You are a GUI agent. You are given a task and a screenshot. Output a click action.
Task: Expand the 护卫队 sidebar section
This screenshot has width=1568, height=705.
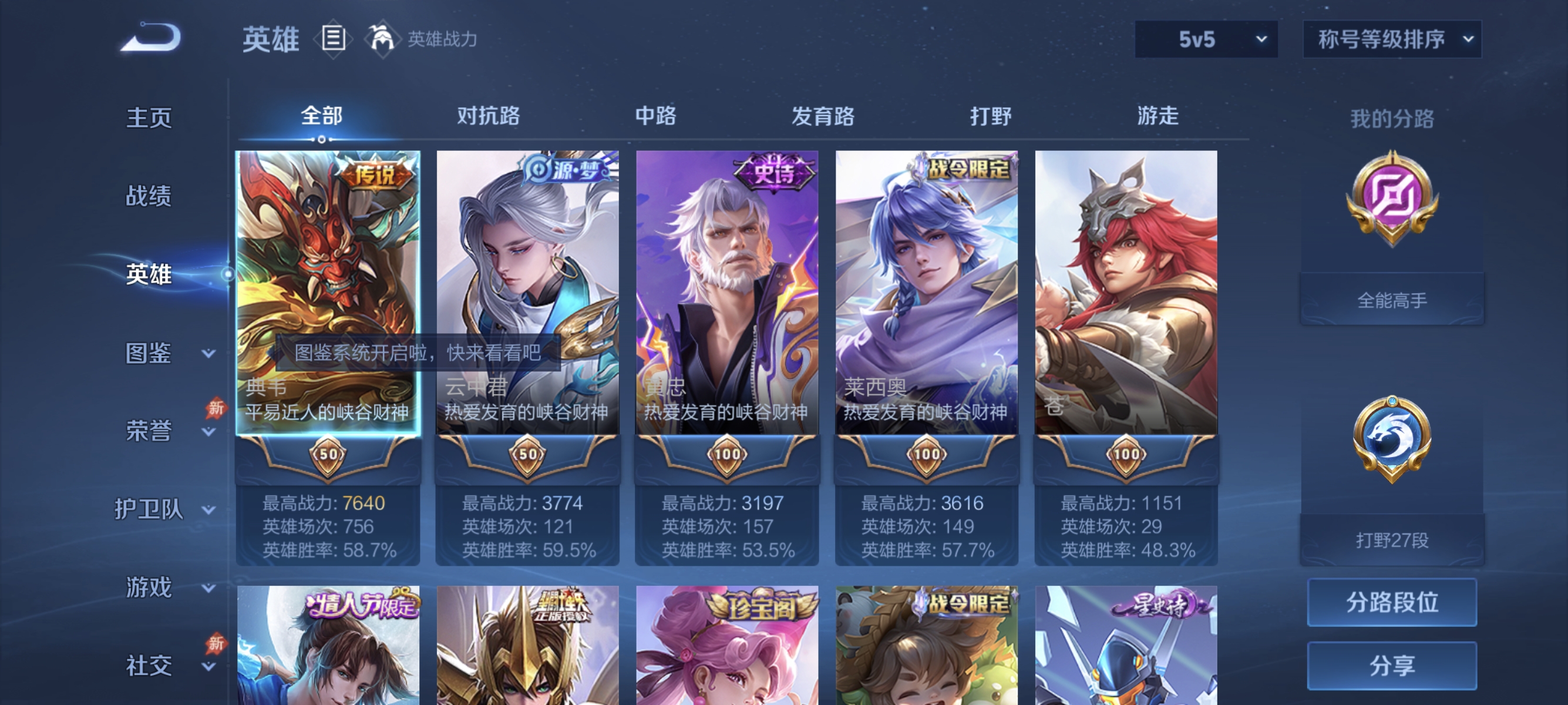(153, 509)
